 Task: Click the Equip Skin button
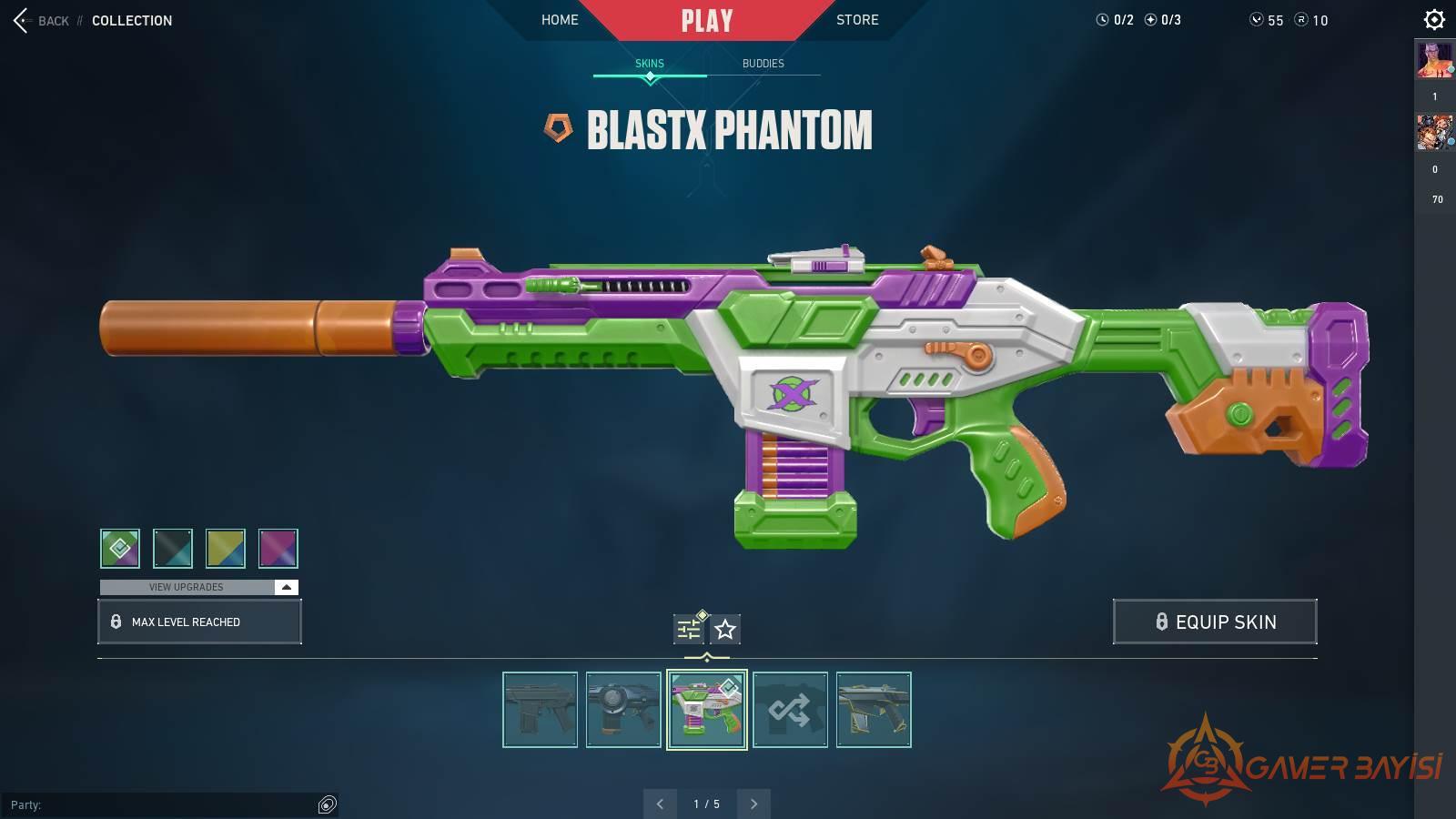click(1215, 622)
